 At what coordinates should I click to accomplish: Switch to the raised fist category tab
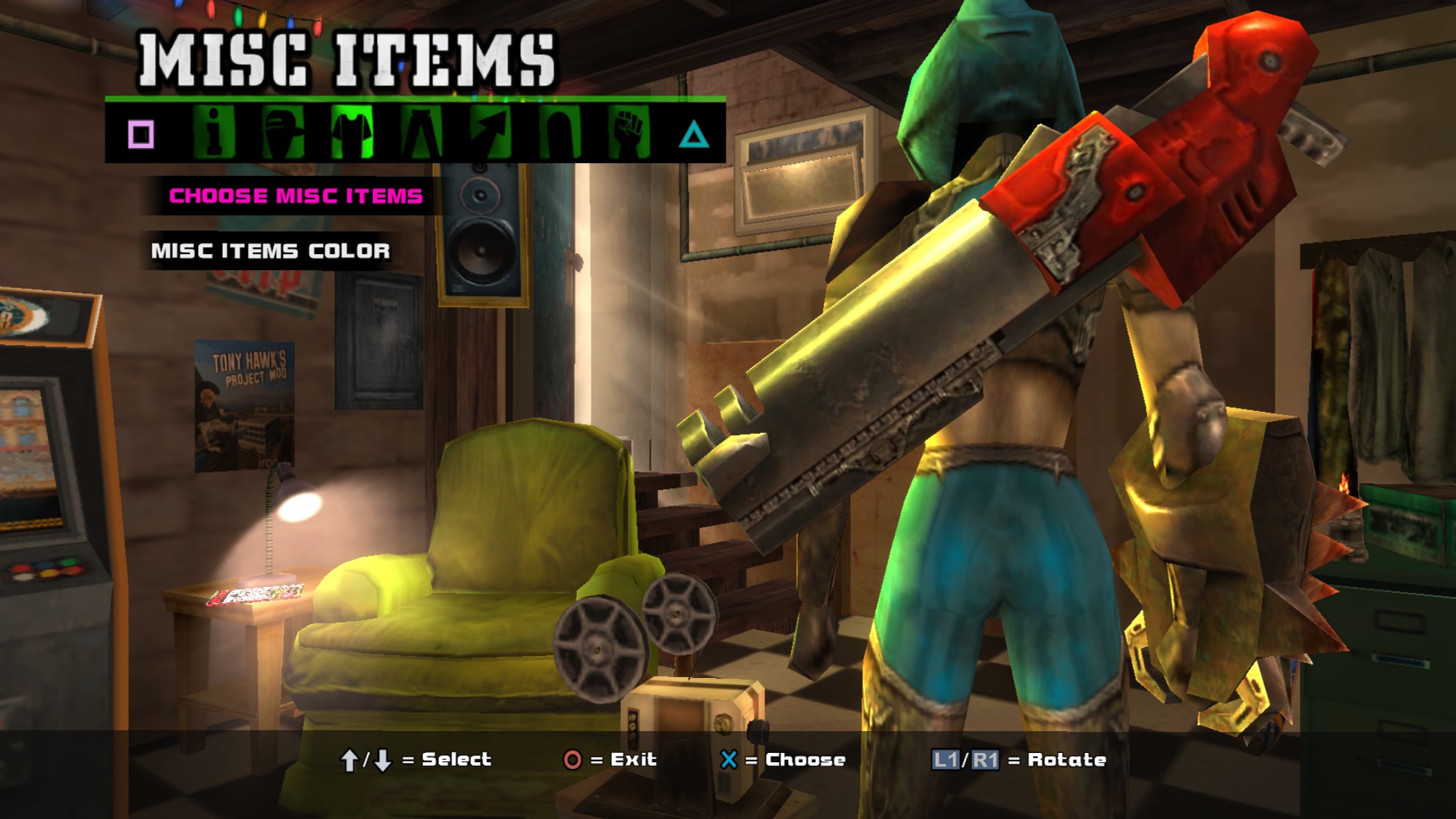click(x=629, y=133)
